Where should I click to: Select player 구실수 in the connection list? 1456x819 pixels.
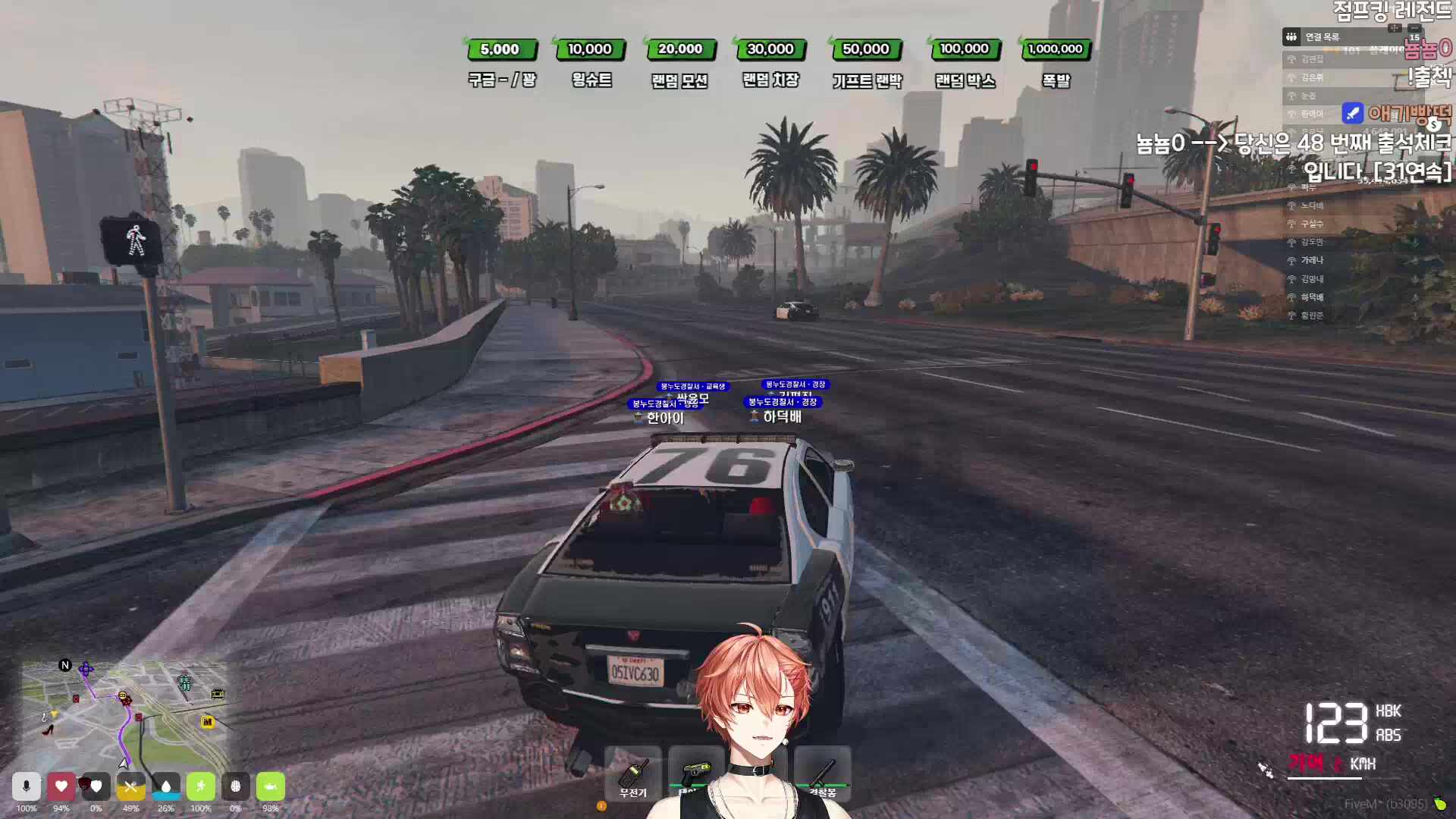point(1312,224)
